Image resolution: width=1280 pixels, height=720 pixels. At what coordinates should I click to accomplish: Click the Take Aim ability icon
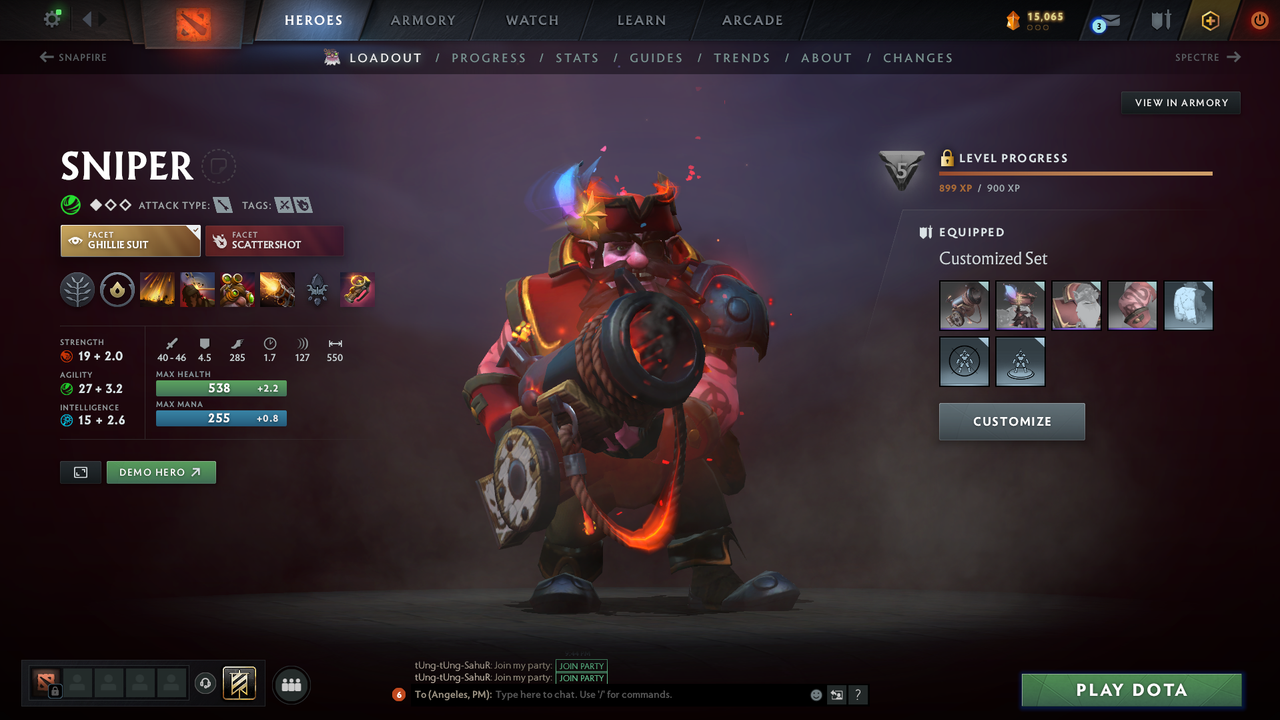point(237,290)
